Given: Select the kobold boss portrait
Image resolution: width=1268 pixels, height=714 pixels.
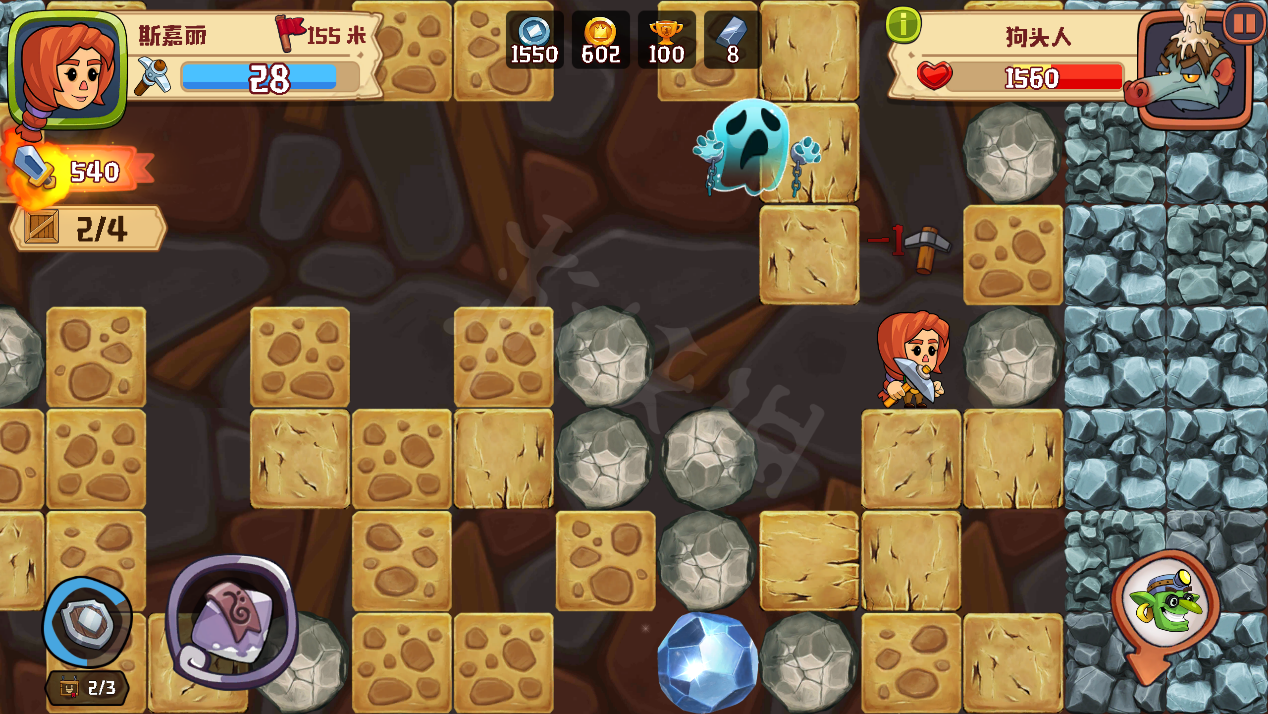Looking at the screenshot, I should pos(1194,72).
